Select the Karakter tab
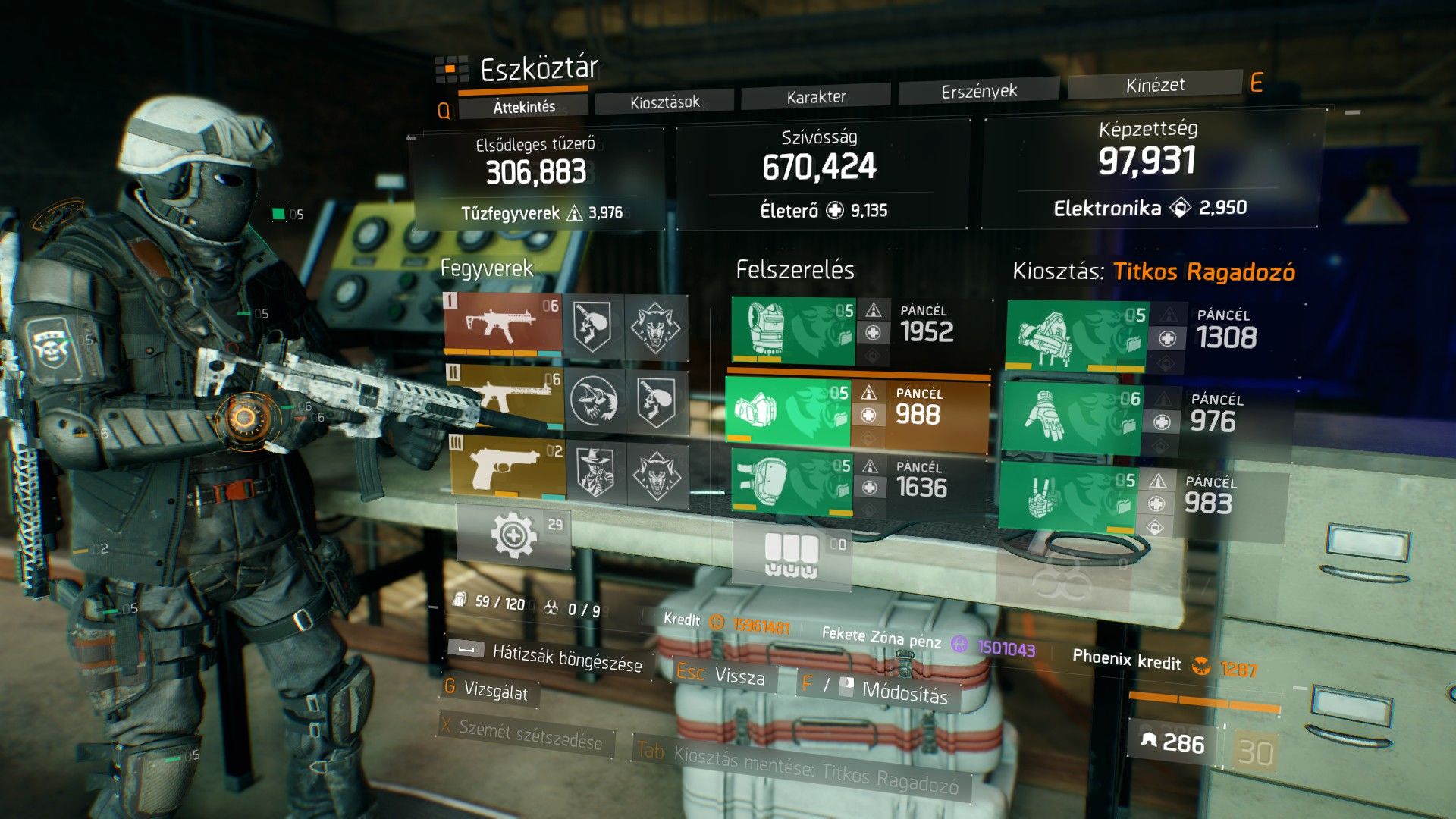 [816, 96]
